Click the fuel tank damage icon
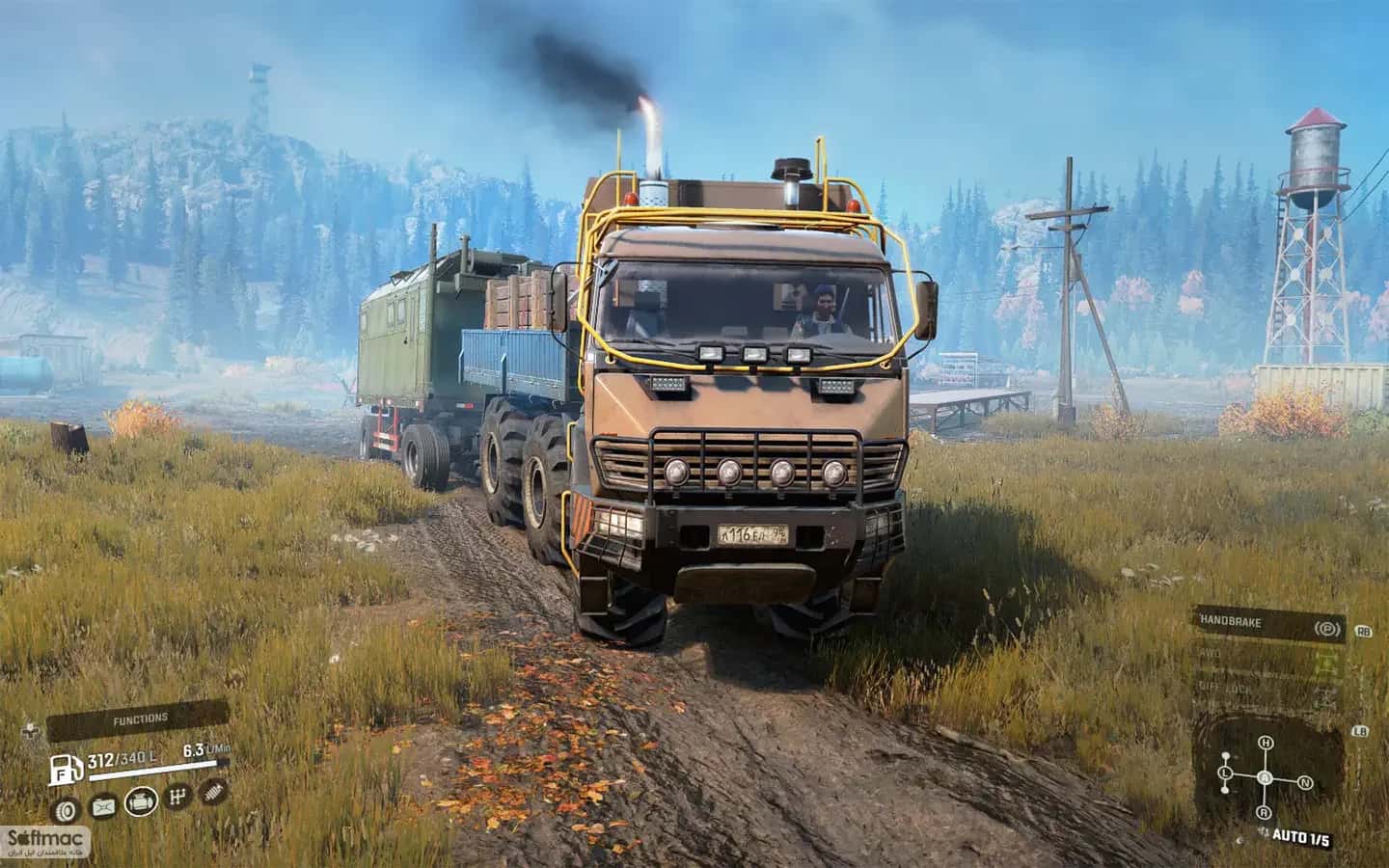This screenshot has height=868, width=1389. [102, 807]
